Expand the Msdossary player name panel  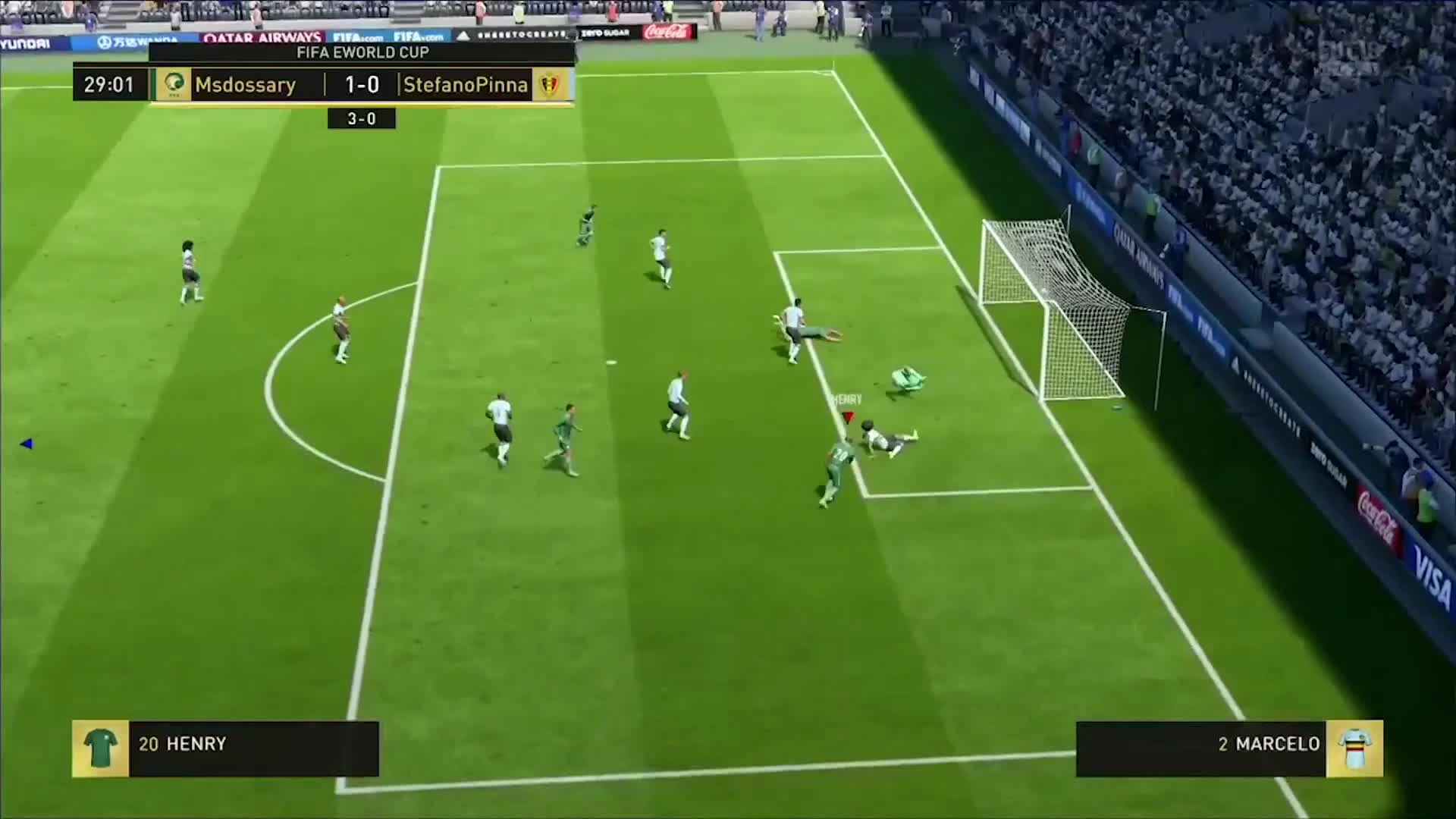pyautogui.click(x=245, y=85)
